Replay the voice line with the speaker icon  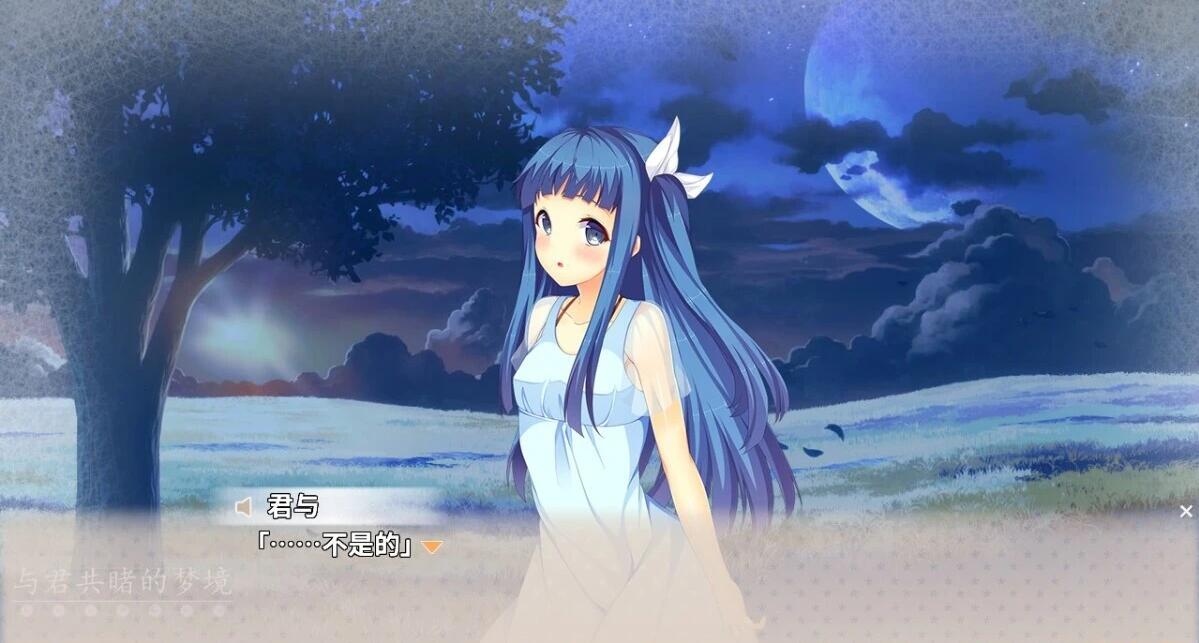[x=243, y=508]
